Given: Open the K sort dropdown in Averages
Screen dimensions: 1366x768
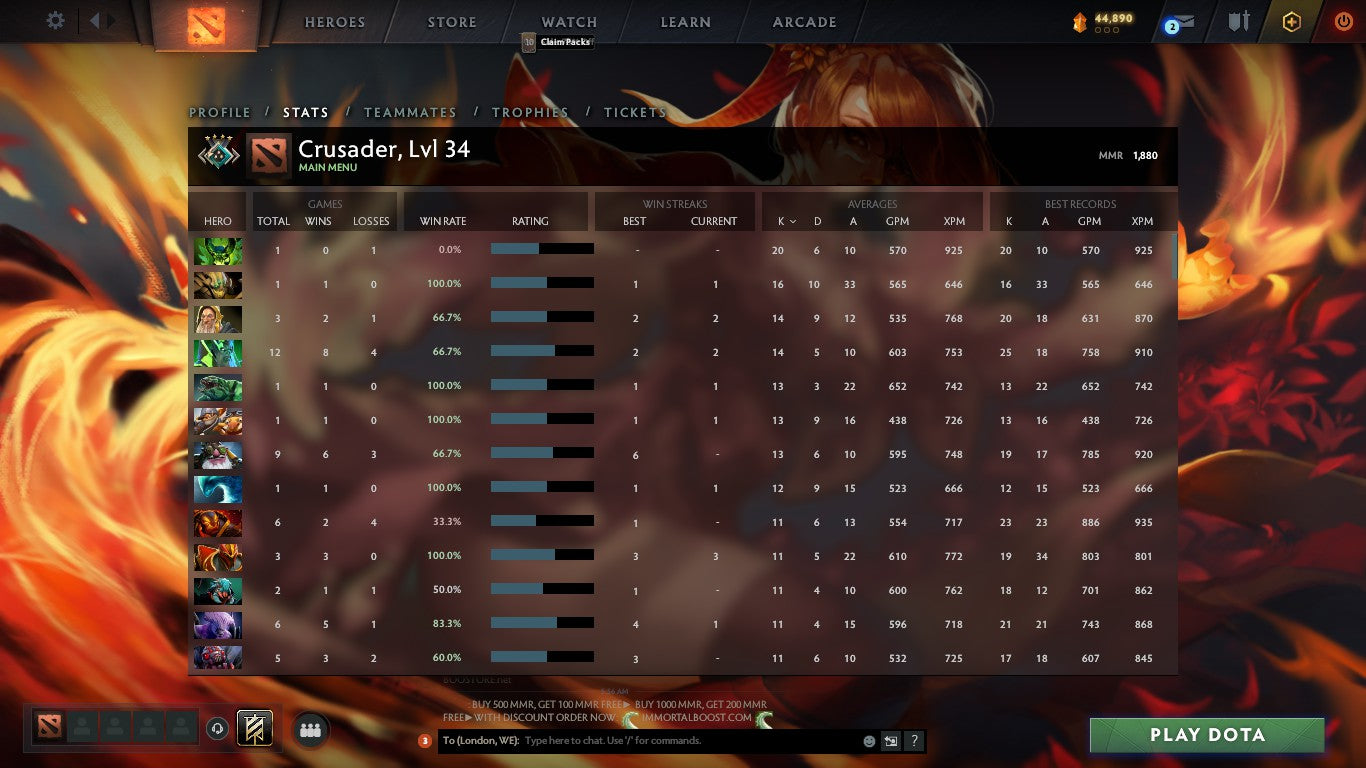Looking at the screenshot, I should [786, 221].
